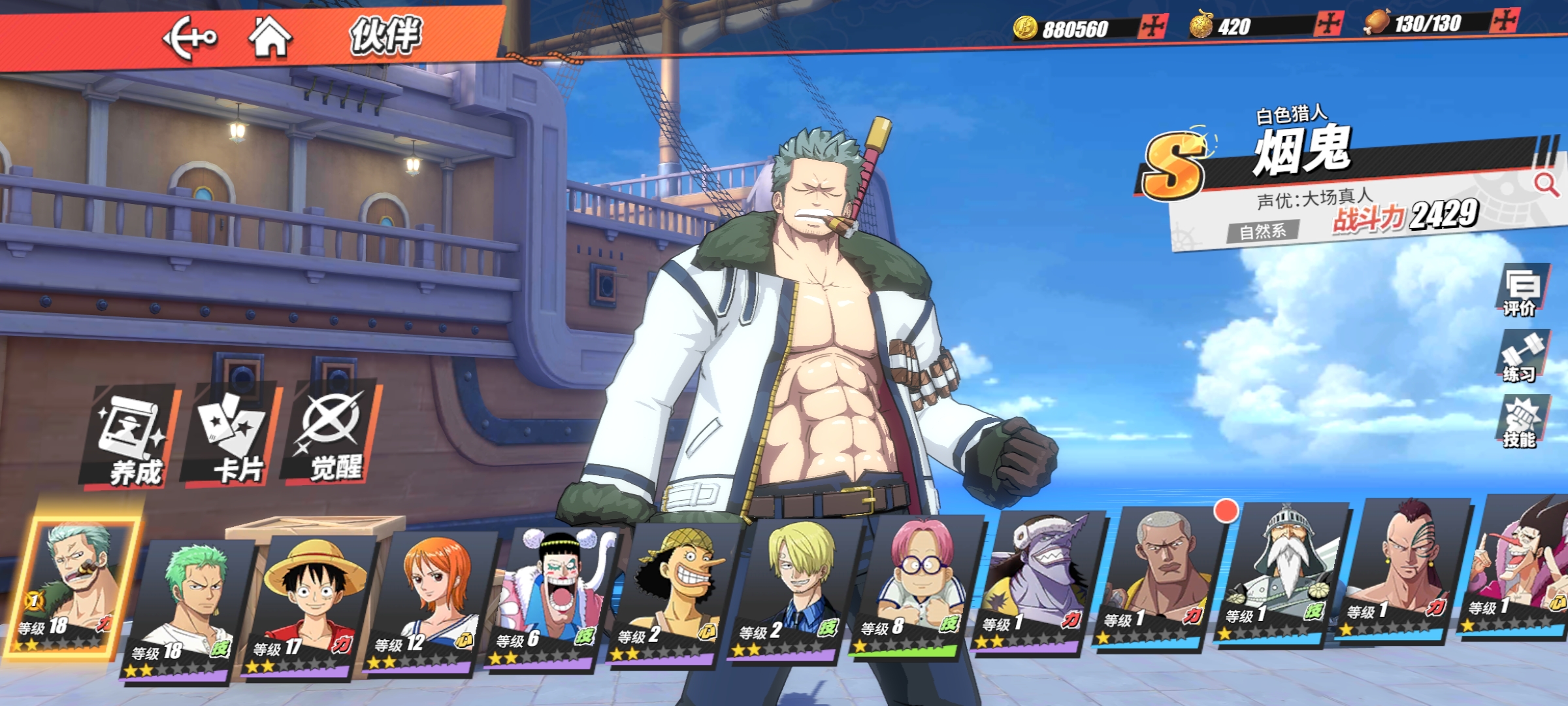
Task: Add more devil fruit currency
Action: click(x=1328, y=25)
